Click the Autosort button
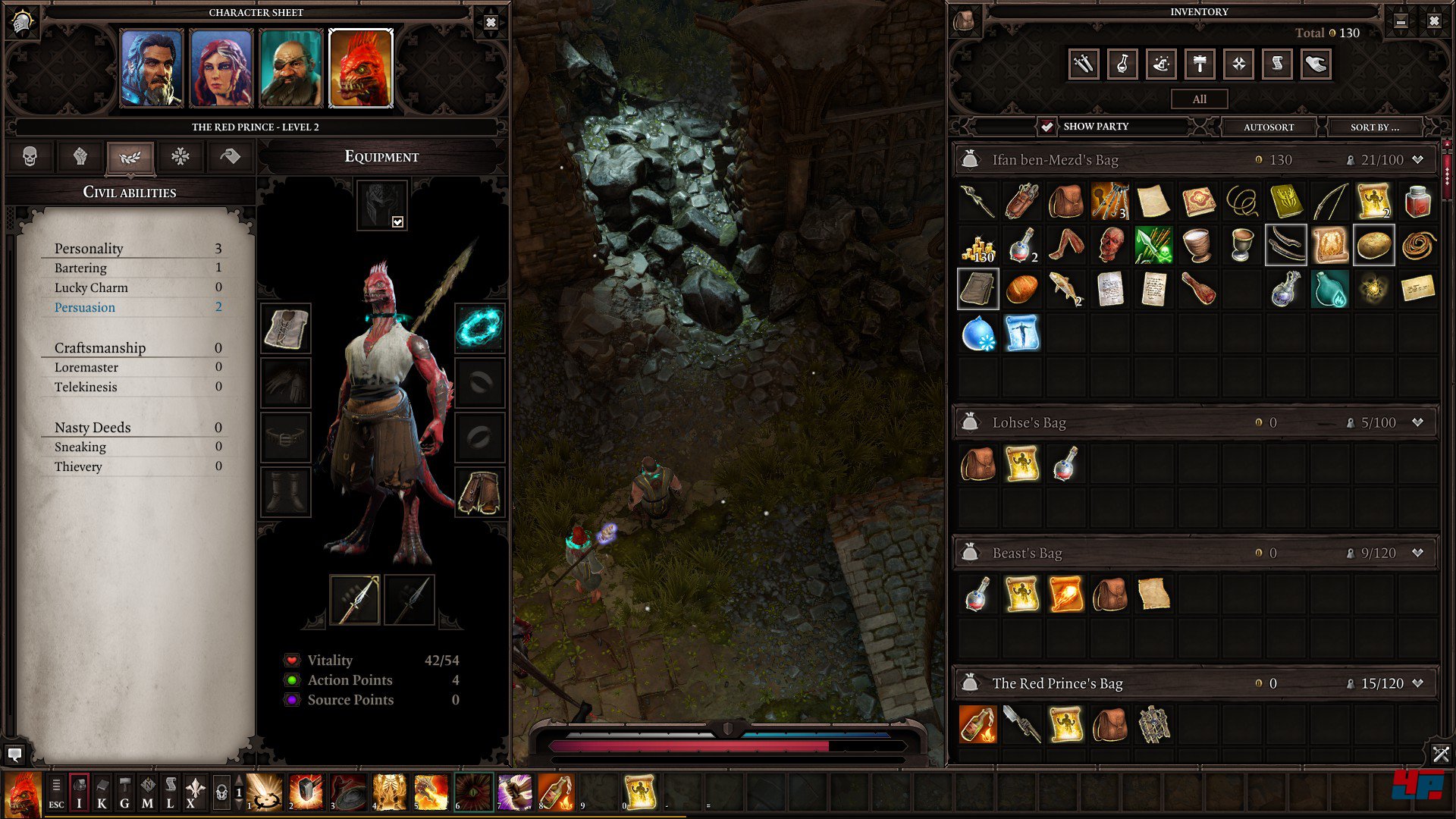This screenshot has width=1456, height=819. (x=1269, y=127)
